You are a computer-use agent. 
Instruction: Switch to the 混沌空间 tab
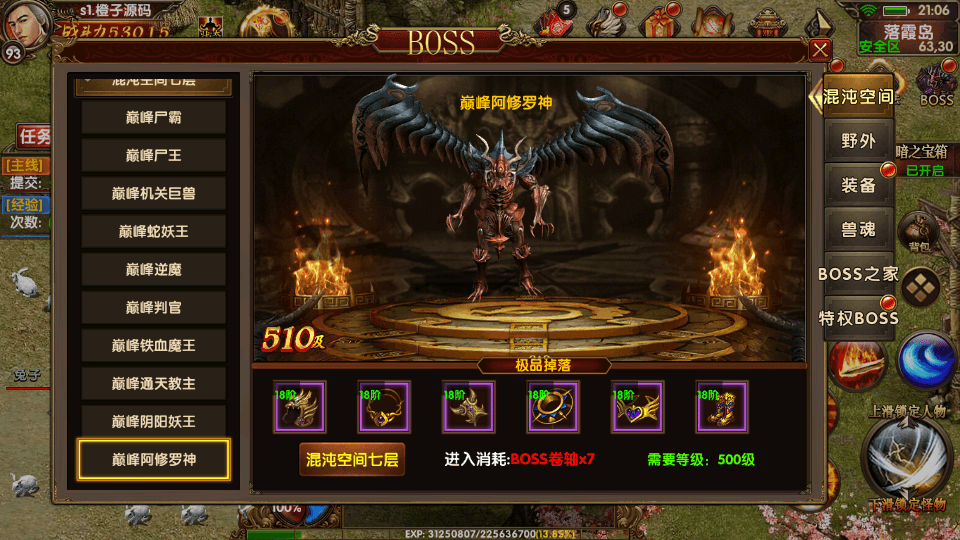click(858, 98)
